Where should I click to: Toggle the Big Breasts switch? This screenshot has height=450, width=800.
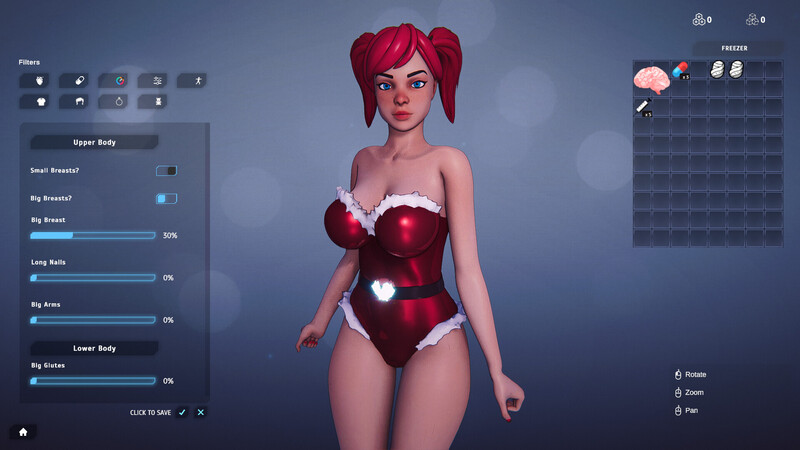(x=166, y=199)
